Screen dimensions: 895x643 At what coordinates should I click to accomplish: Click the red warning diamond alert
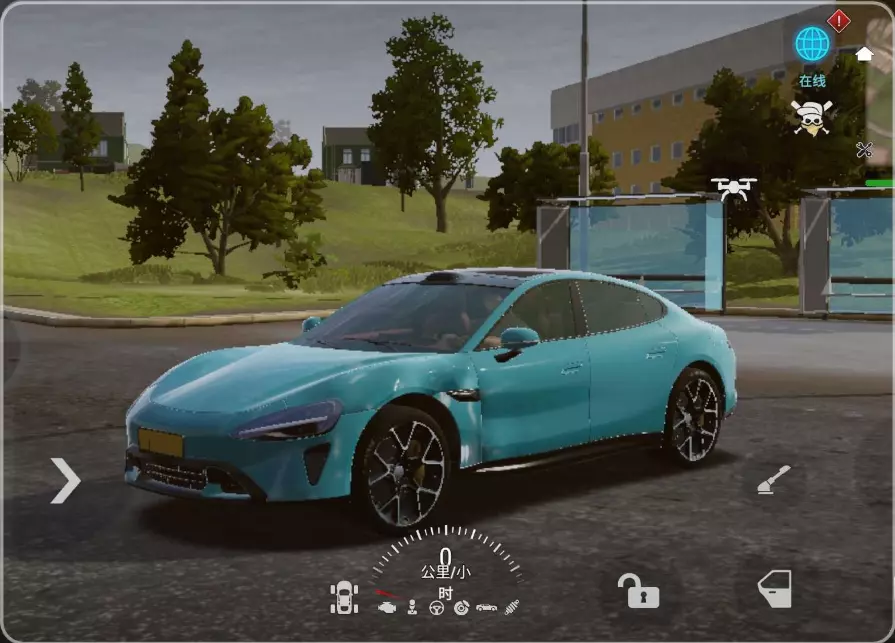click(x=839, y=20)
